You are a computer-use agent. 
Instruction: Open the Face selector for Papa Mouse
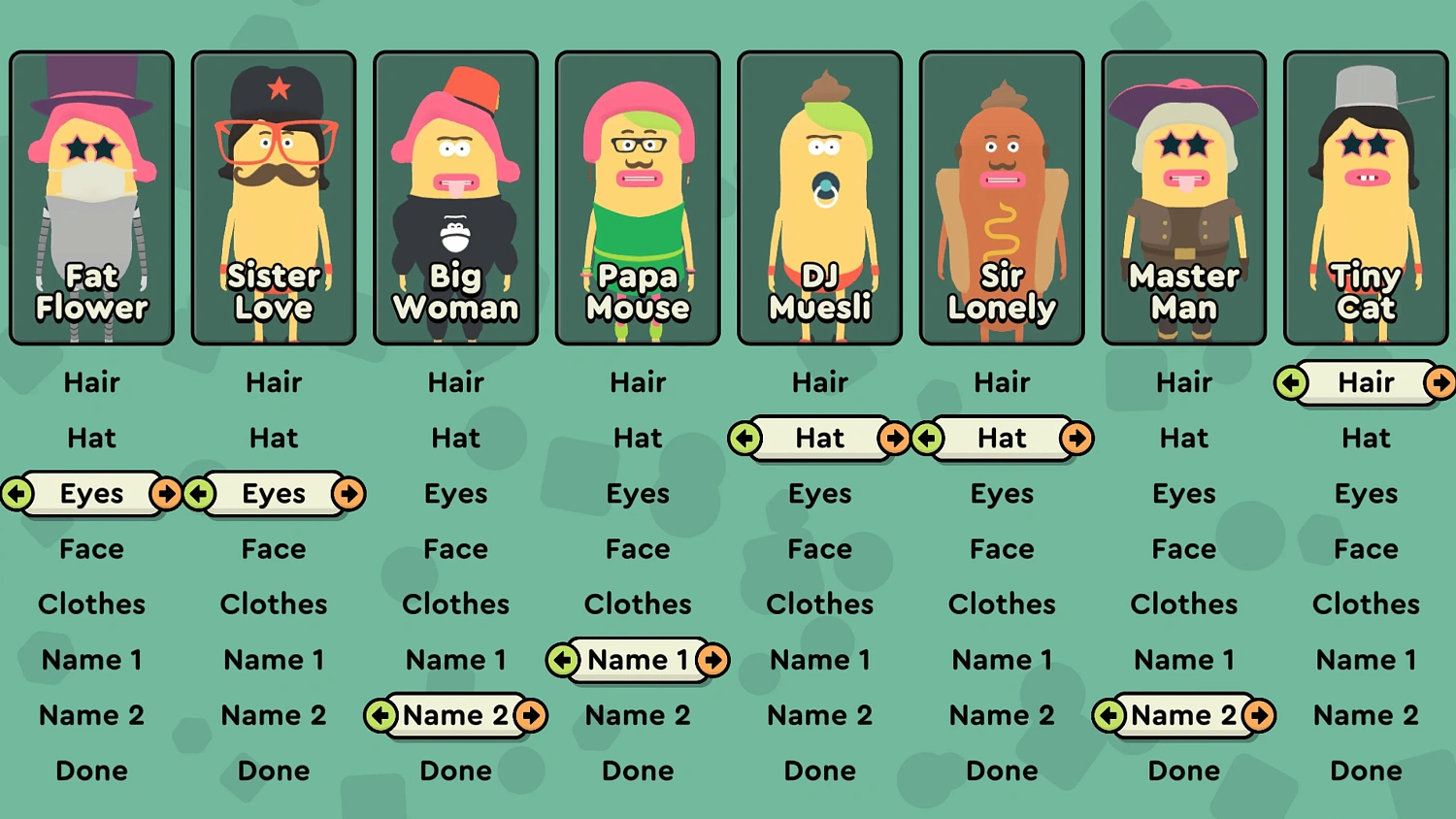(638, 549)
